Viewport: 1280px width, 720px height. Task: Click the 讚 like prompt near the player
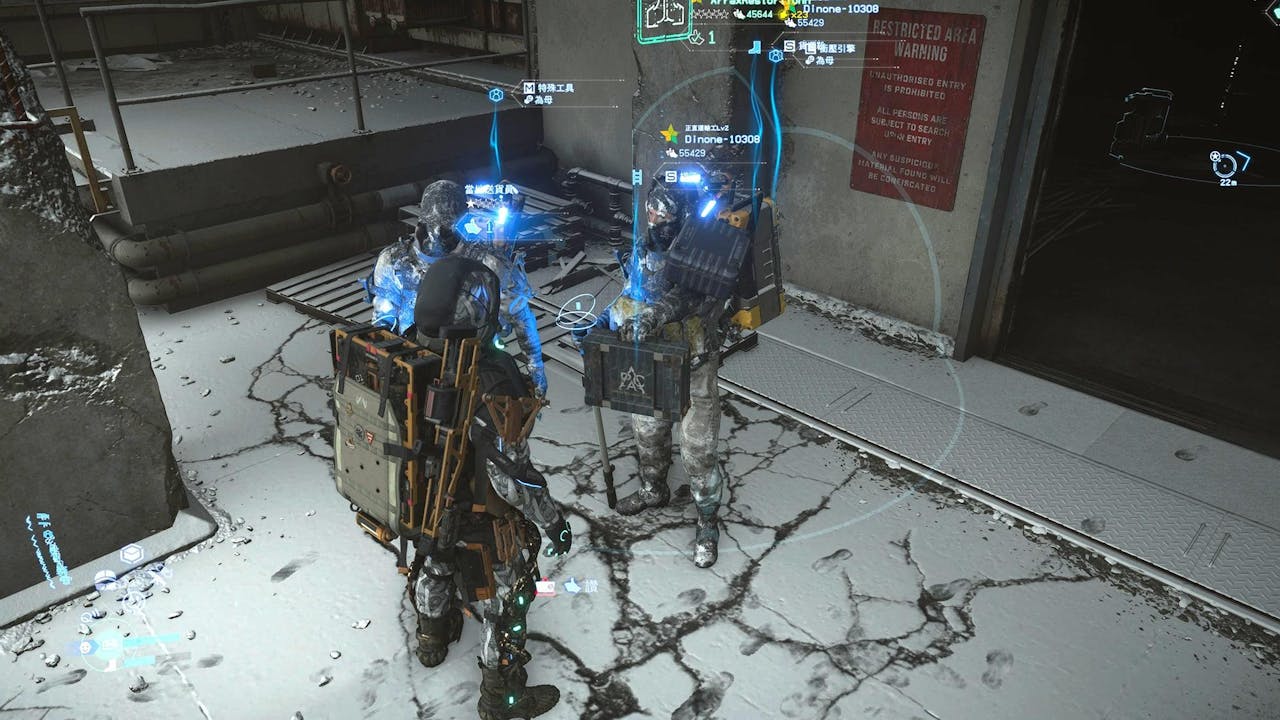573,586
